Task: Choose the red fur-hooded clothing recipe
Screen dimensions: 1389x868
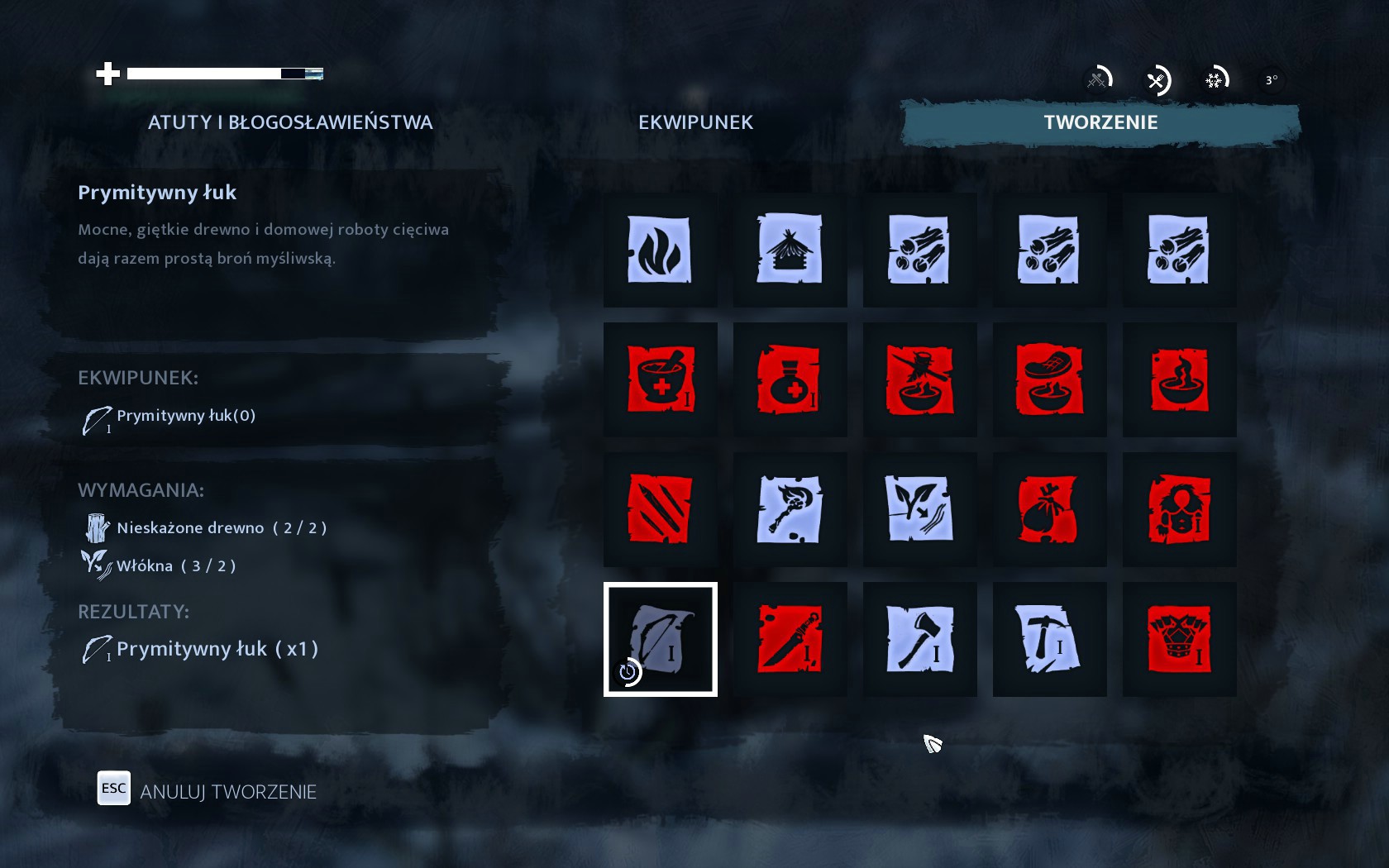Action: (1179, 509)
